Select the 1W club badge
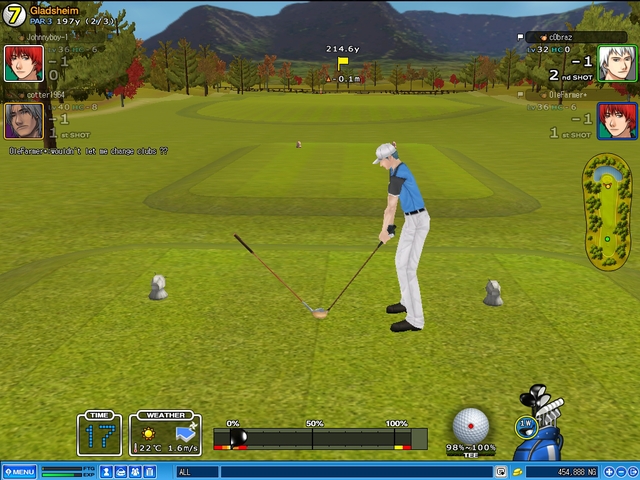This screenshot has width=640, height=480. click(525, 425)
